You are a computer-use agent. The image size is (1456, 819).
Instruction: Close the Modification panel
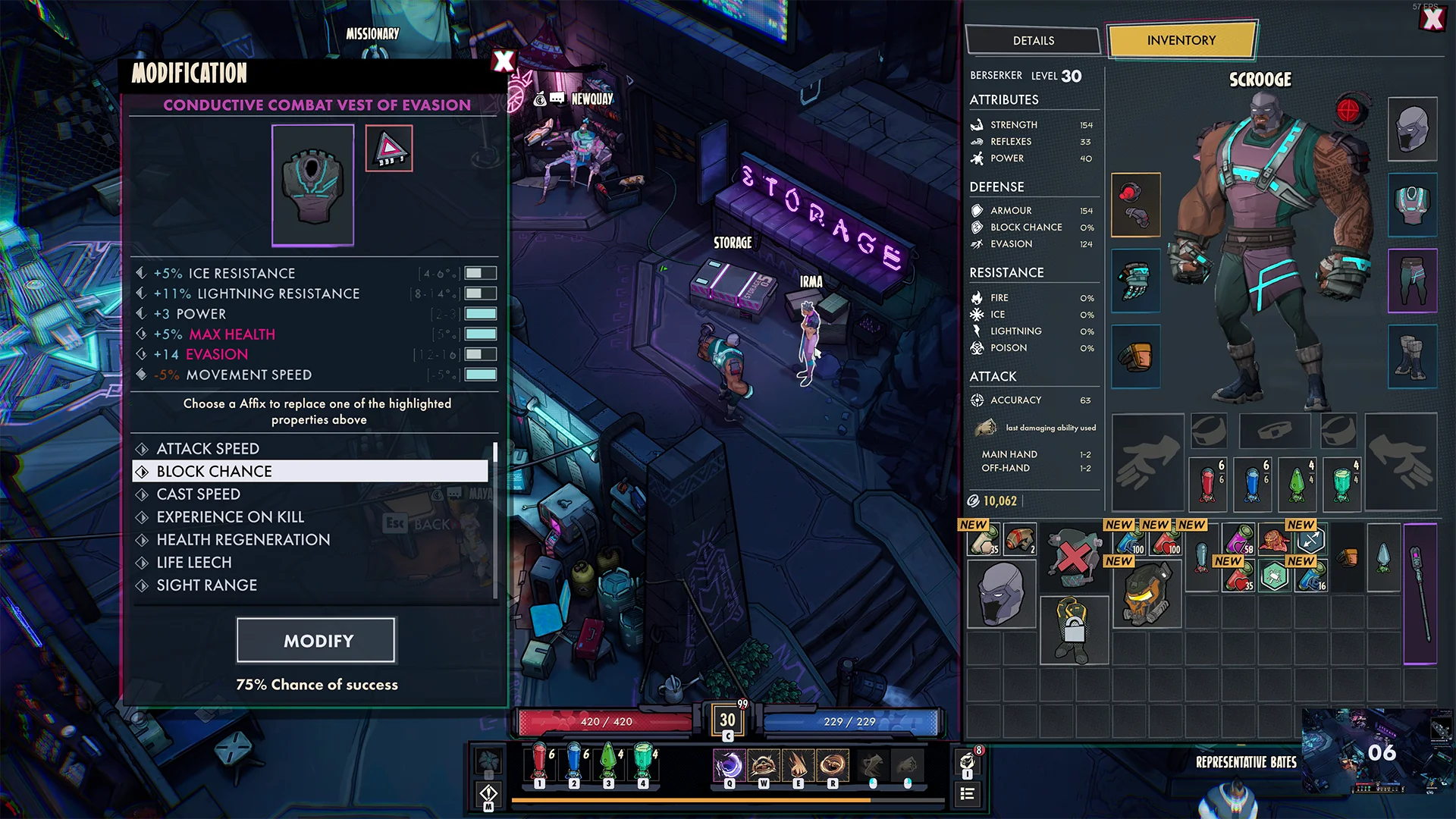504,61
